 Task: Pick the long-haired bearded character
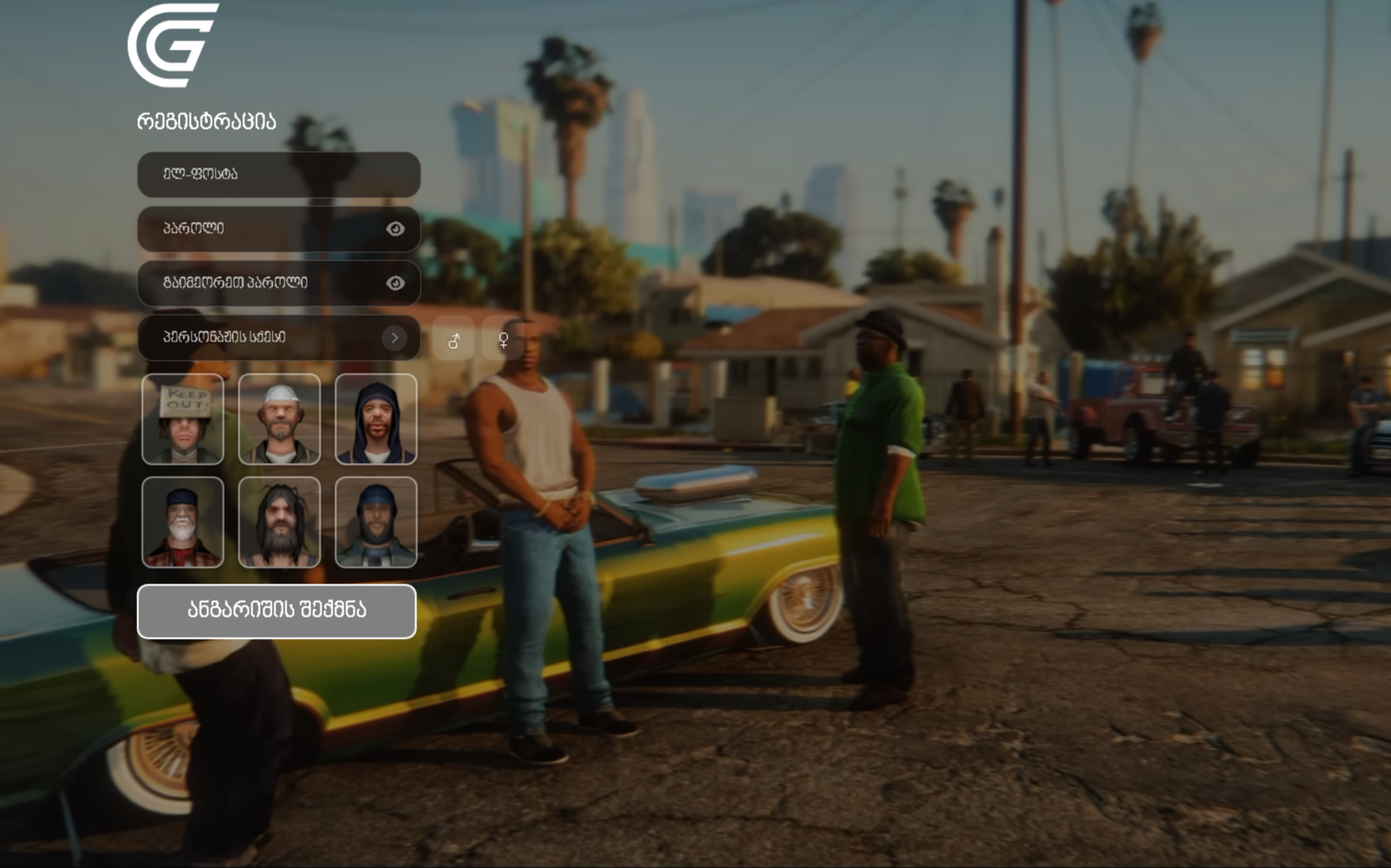(279, 522)
